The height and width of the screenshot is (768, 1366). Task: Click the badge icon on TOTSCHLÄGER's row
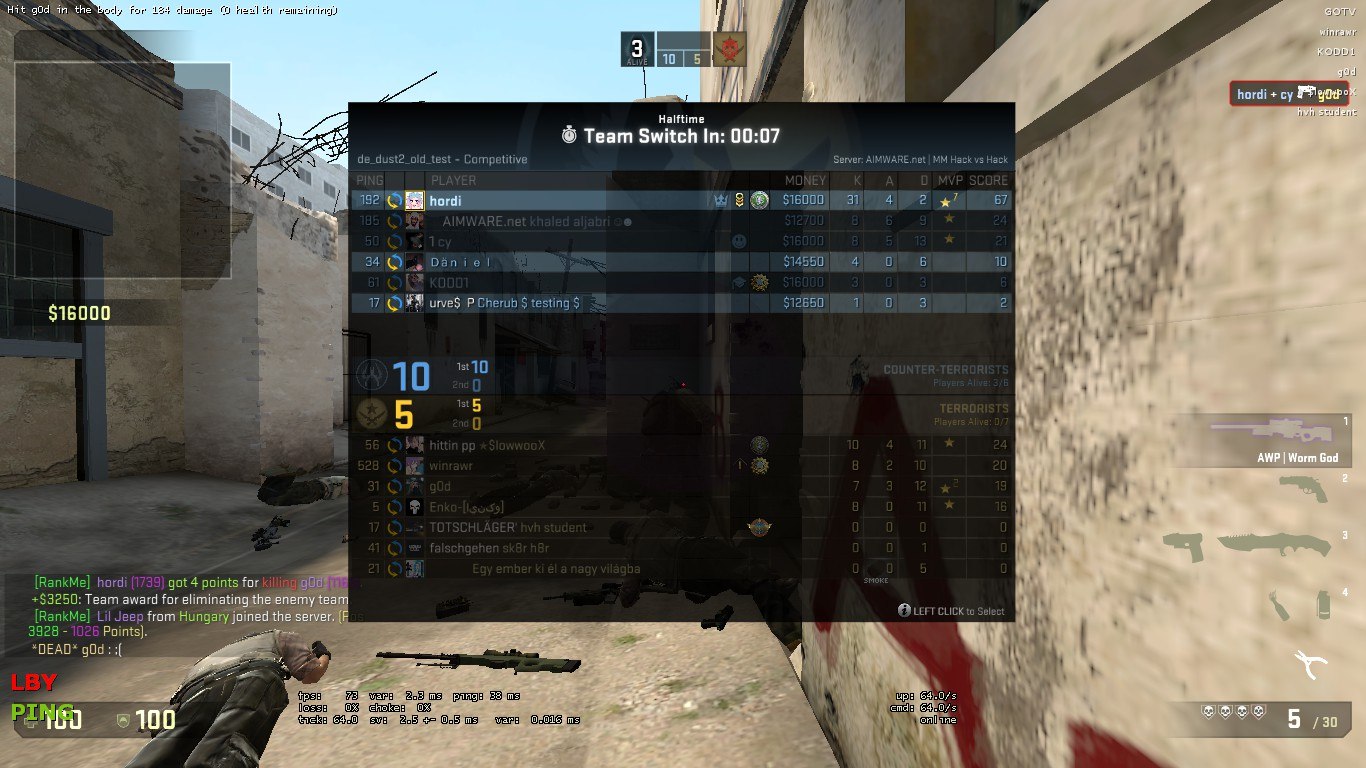point(760,525)
